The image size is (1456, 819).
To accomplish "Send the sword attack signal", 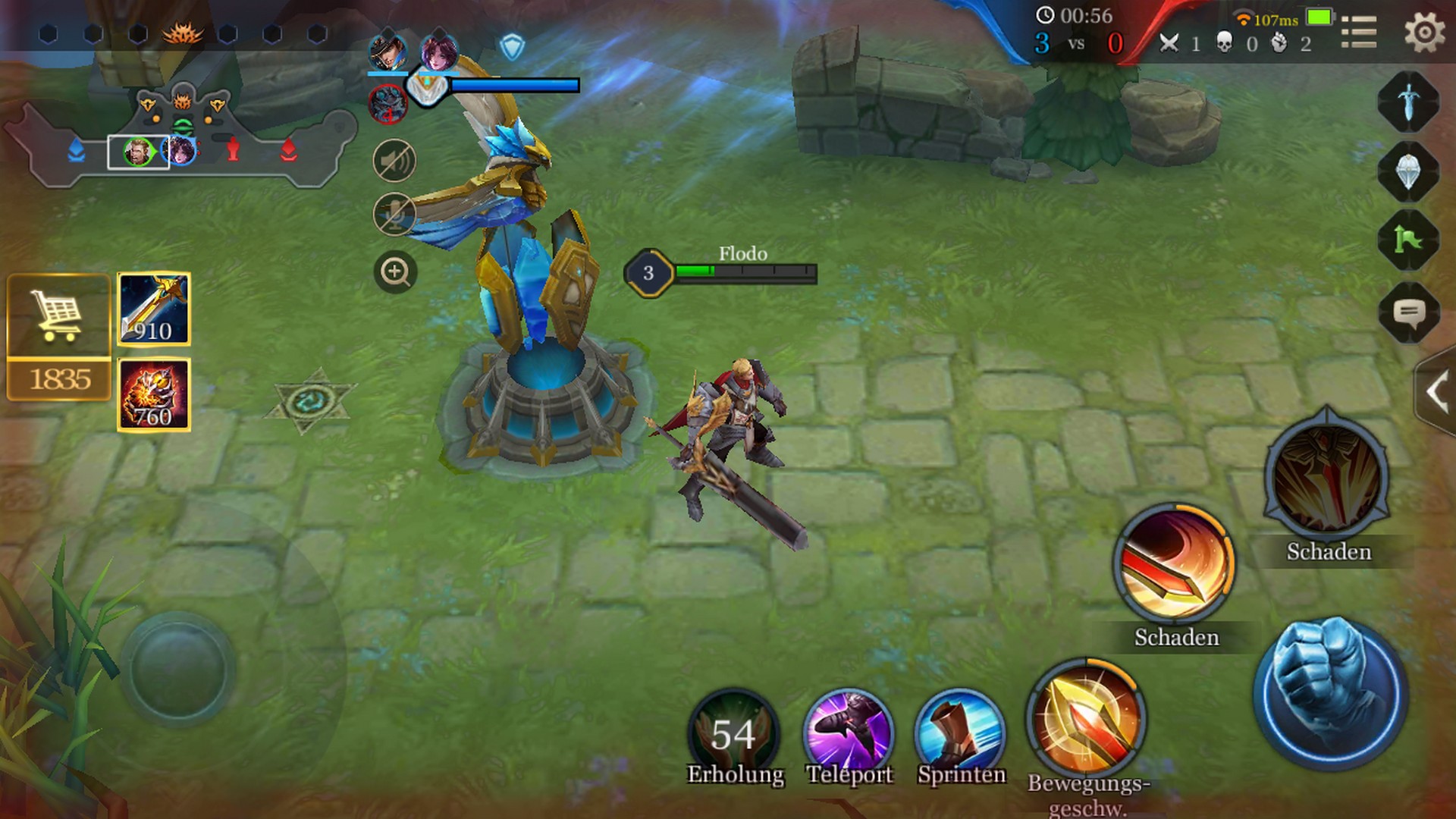I will [1408, 102].
